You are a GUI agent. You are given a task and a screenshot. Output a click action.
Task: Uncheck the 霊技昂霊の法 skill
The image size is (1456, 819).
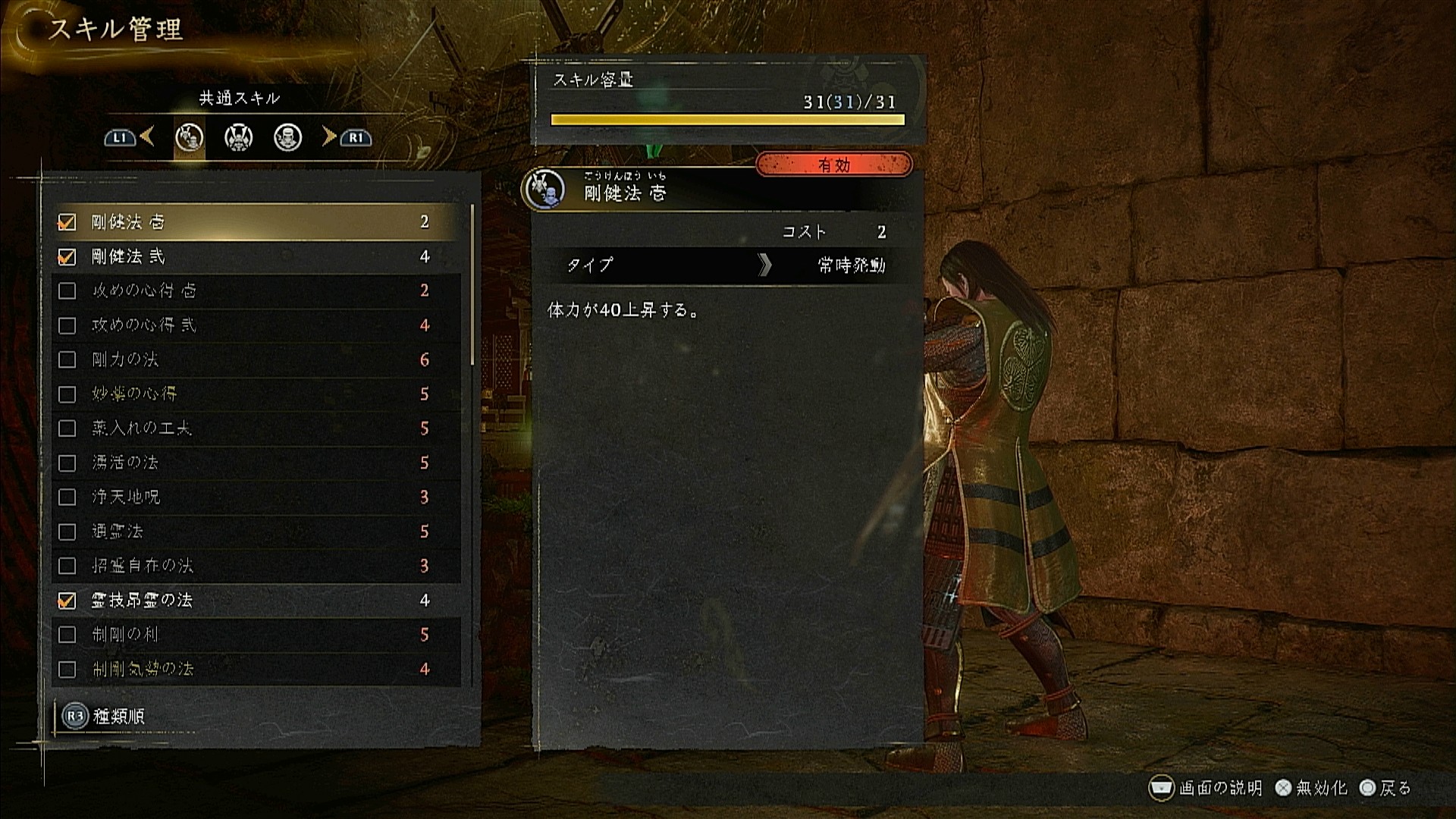coord(67,601)
